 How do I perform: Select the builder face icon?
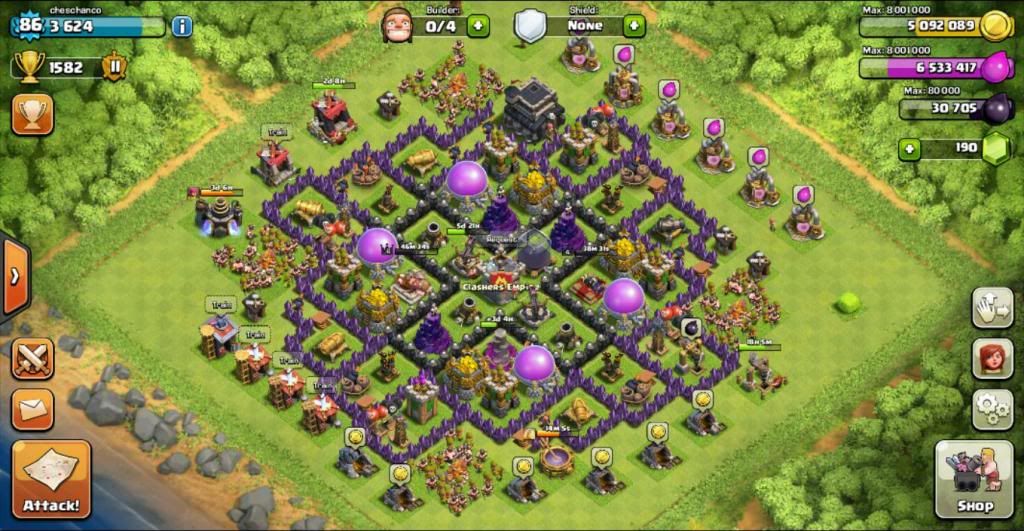(397, 24)
